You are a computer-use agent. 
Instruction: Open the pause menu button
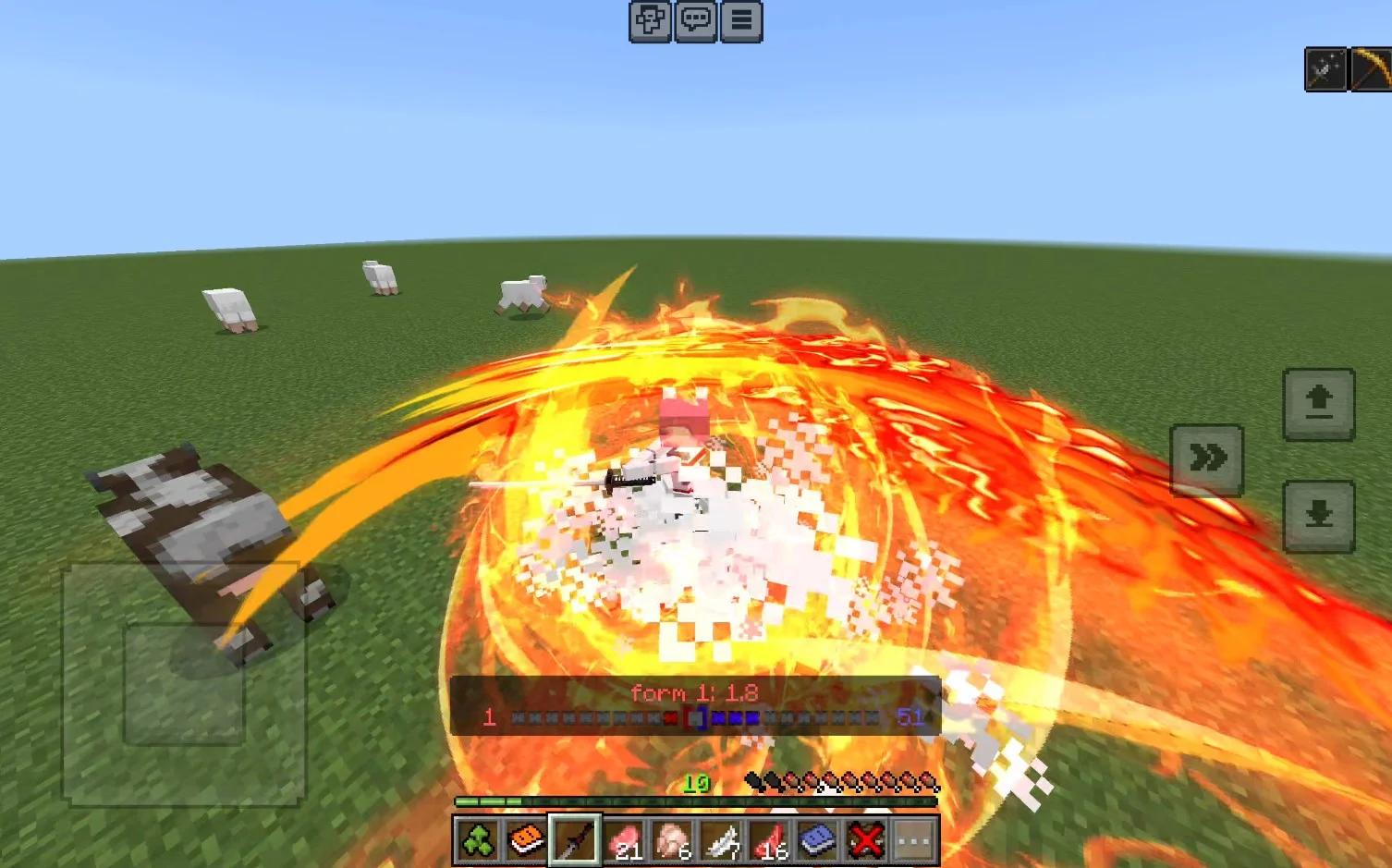click(741, 21)
